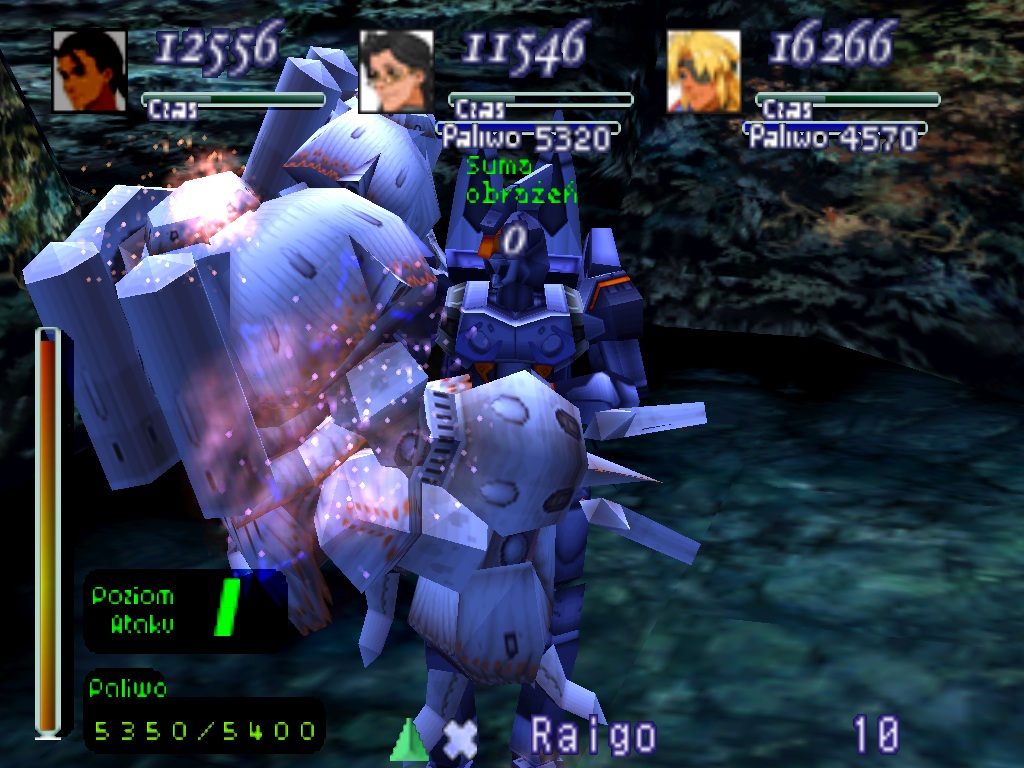Choose the portrait of the man wearing glasses
This screenshot has width=1024, height=768.
click(396, 71)
